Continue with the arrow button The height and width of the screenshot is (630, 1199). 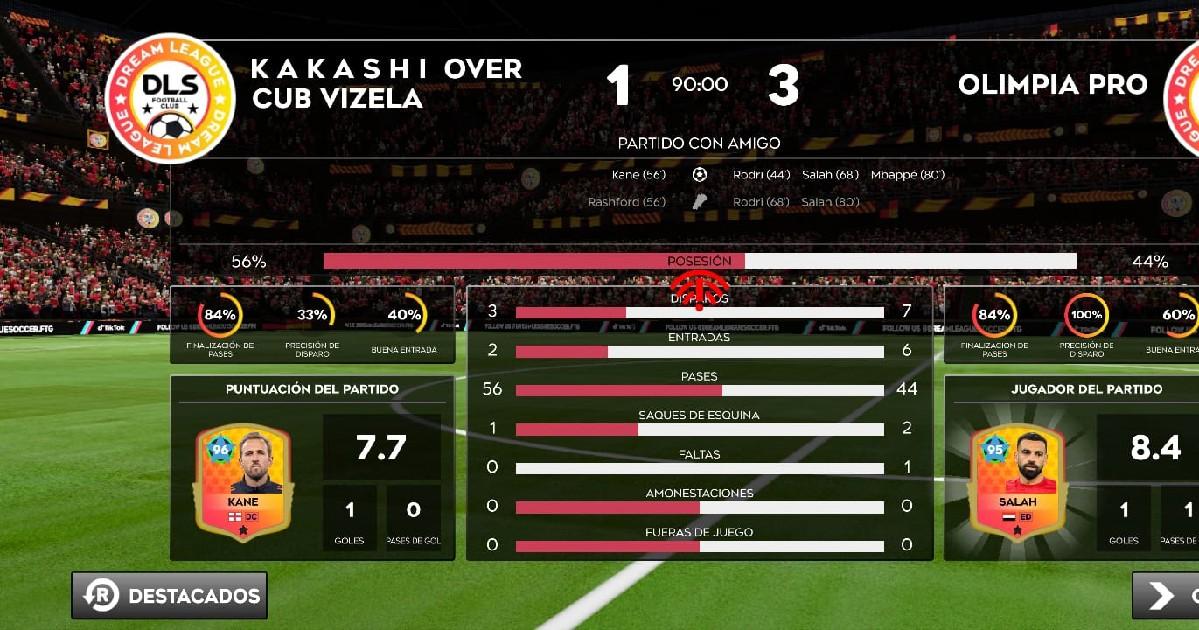pyautogui.click(x=1166, y=596)
